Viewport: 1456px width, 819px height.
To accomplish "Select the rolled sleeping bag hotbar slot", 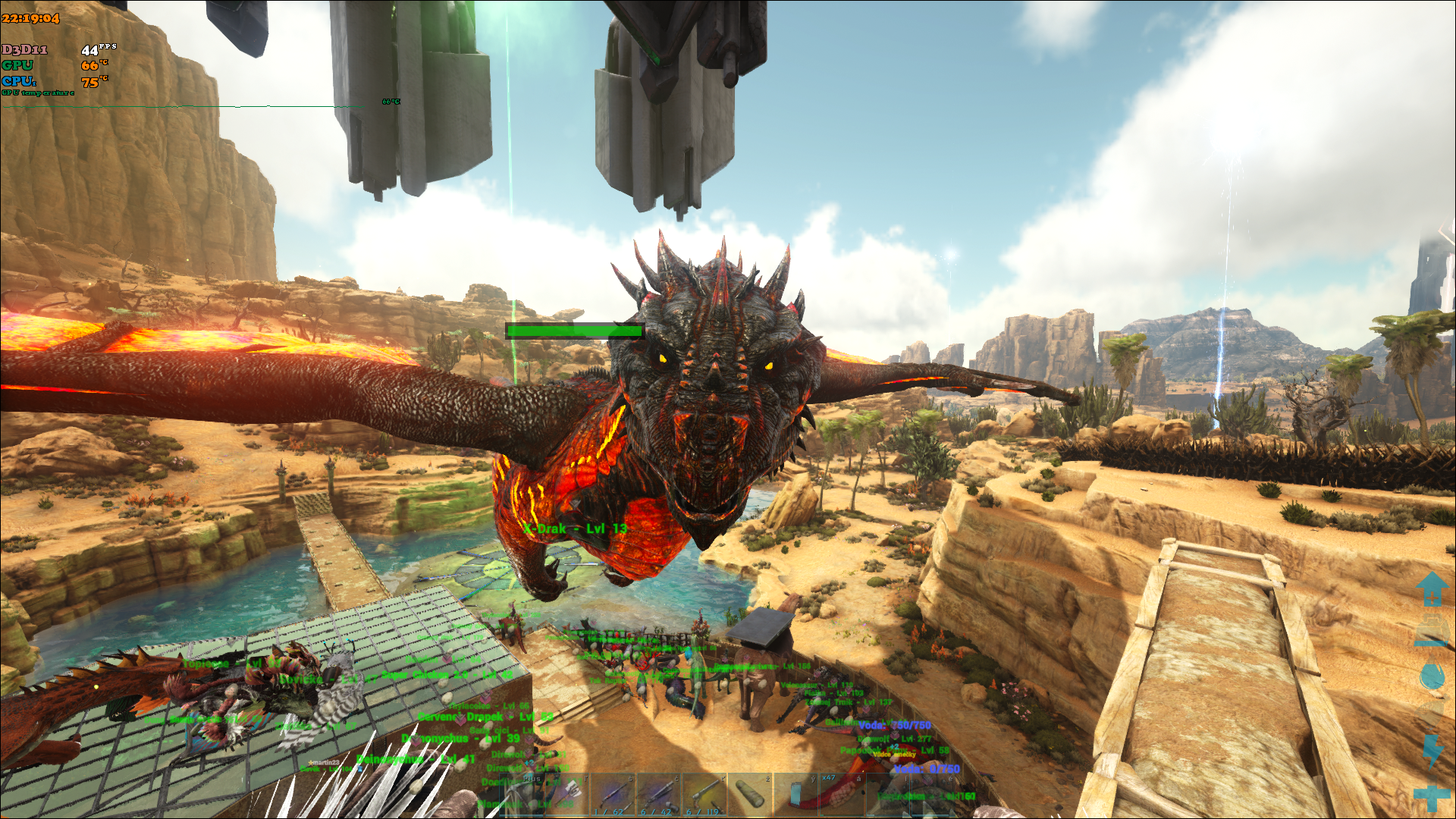I will point(750,795).
